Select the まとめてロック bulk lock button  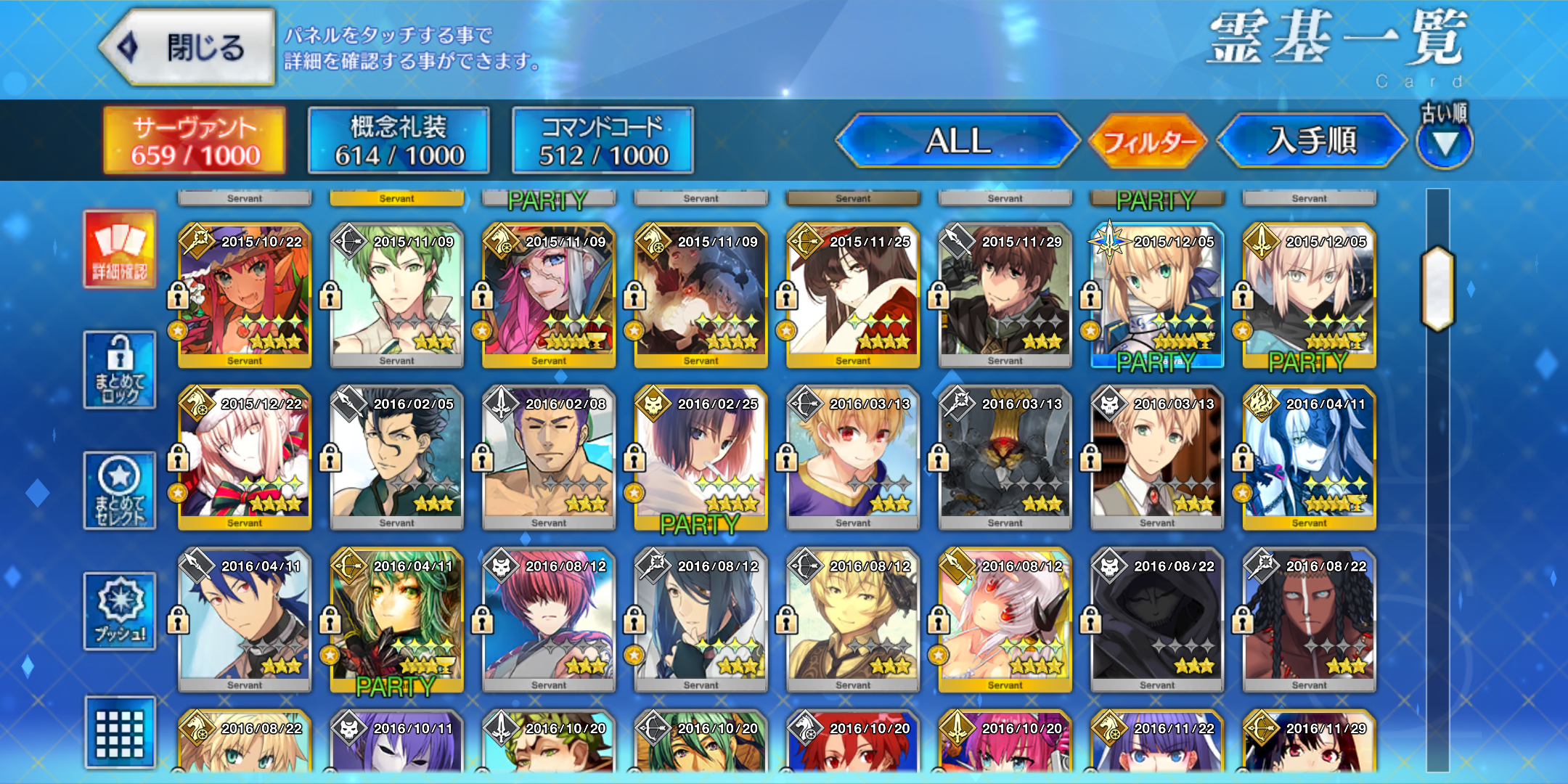coord(120,370)
